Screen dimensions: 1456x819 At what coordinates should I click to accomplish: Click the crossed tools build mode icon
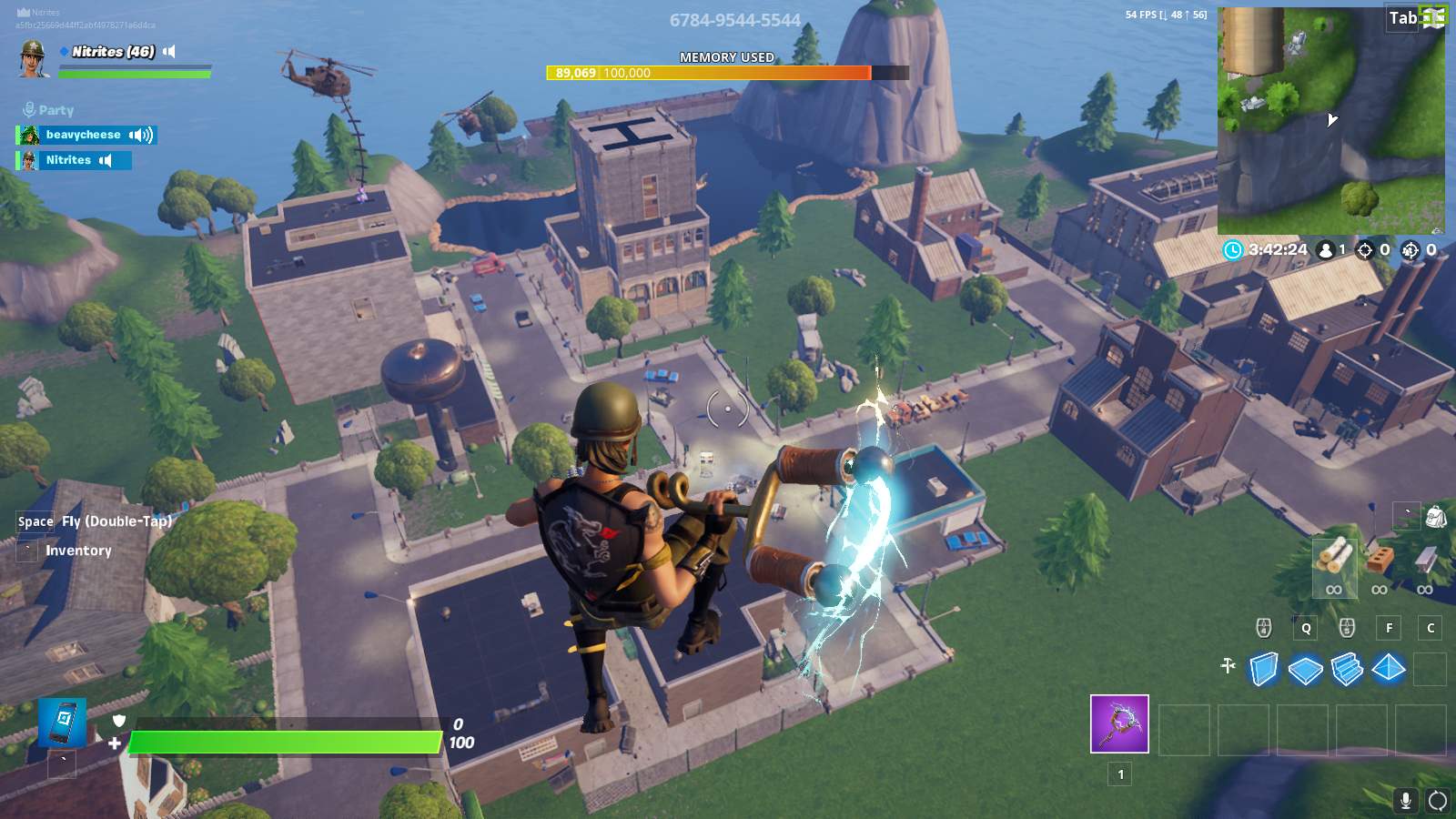tap(1228, 667)
